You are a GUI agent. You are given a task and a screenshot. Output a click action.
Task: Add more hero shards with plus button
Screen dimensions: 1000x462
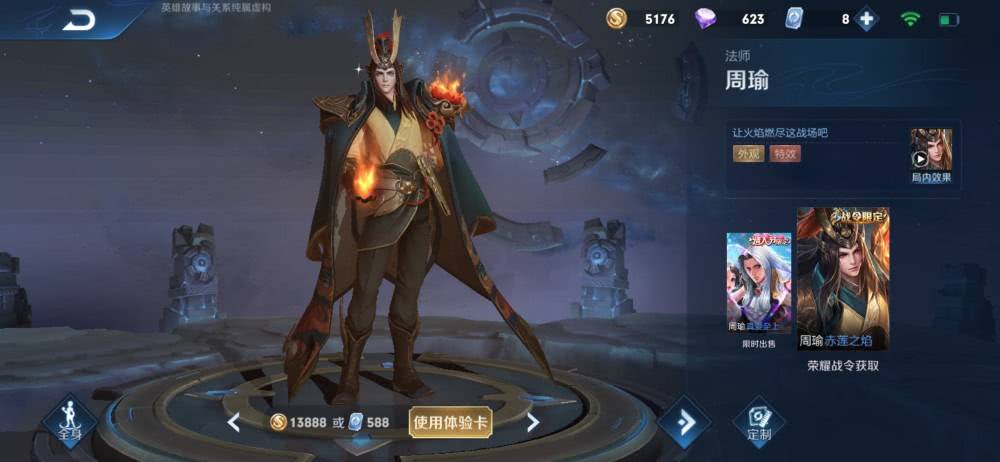click(866, 19)
